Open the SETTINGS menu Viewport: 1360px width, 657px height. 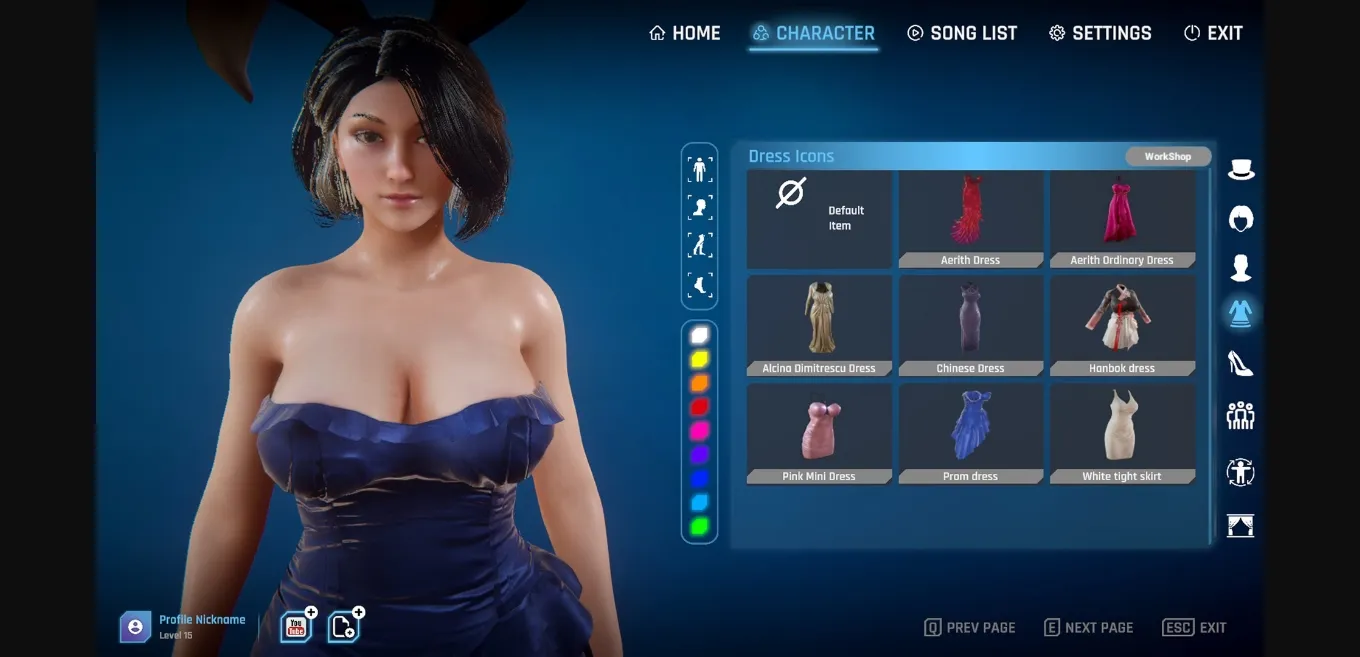tap(1100, 33)
